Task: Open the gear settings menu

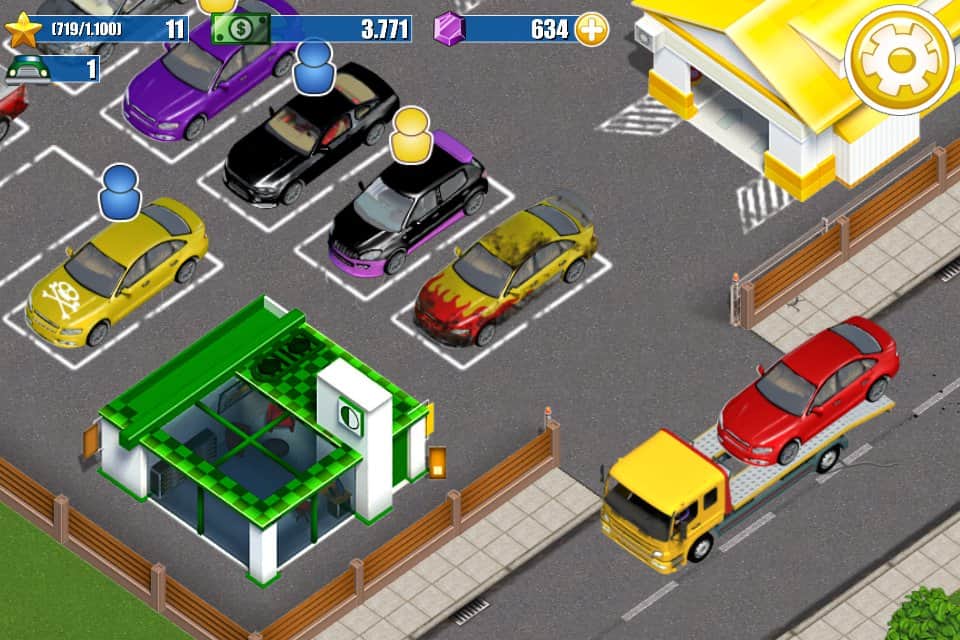Action: point(898,60)
